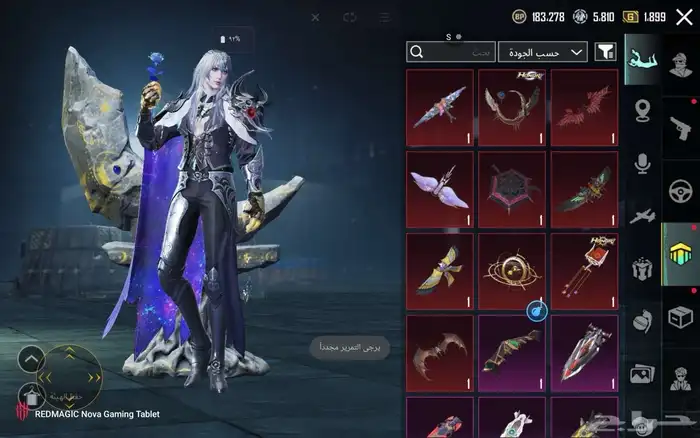The height and width of the screenshot is (438, 700).
Task: Open the inventory filter funnel button
Action: pos(605,52)
